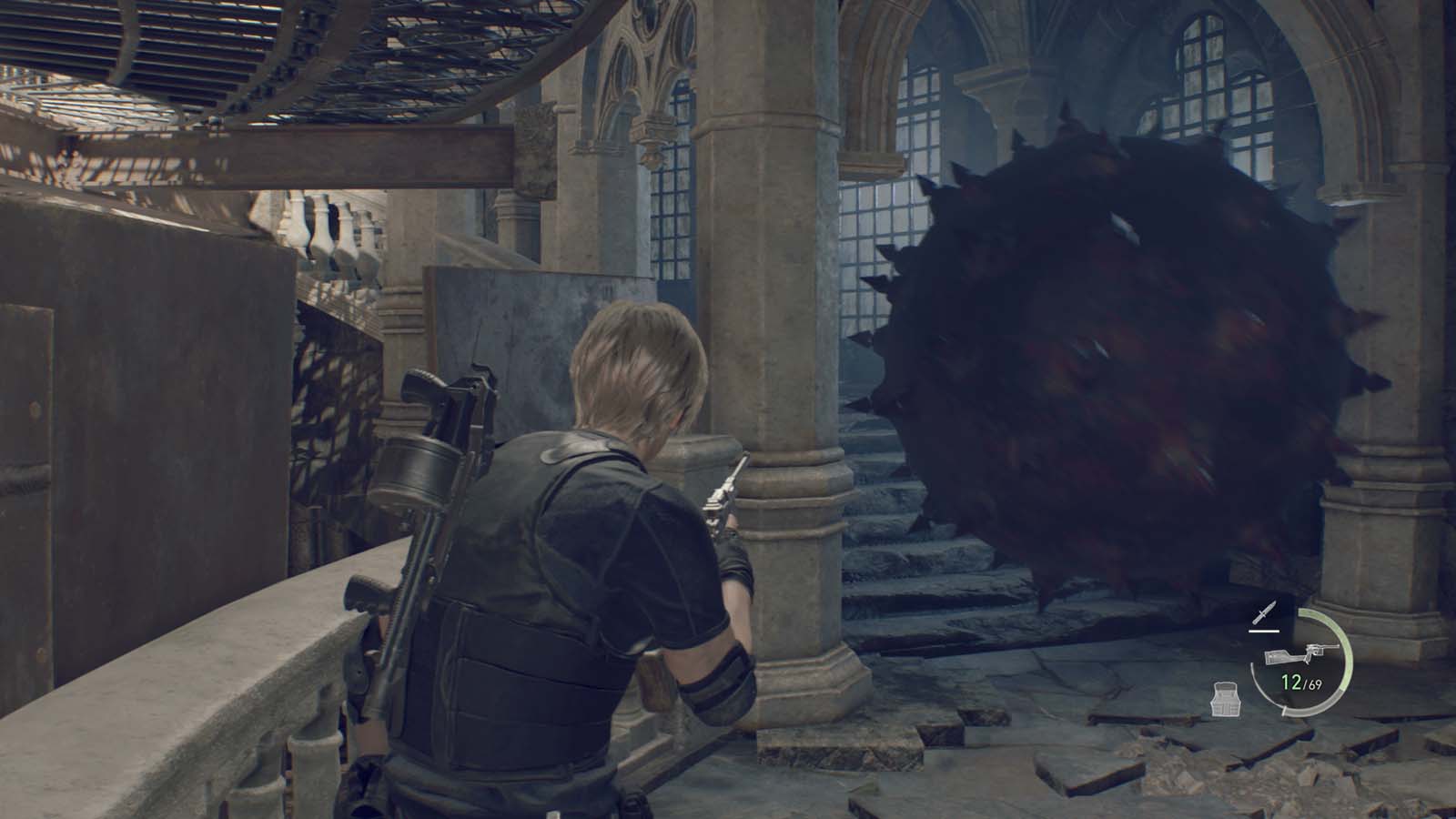1456x819 pixels.
Task: Click the body armor vest icon
Action: point(1226,699)
